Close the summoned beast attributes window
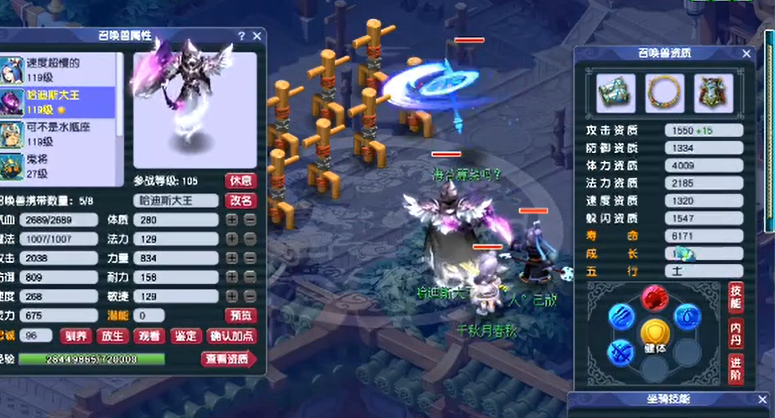Image resolution: width=775 pixels, height=418 pixels. pyautogui.click(x=257, y=35)
